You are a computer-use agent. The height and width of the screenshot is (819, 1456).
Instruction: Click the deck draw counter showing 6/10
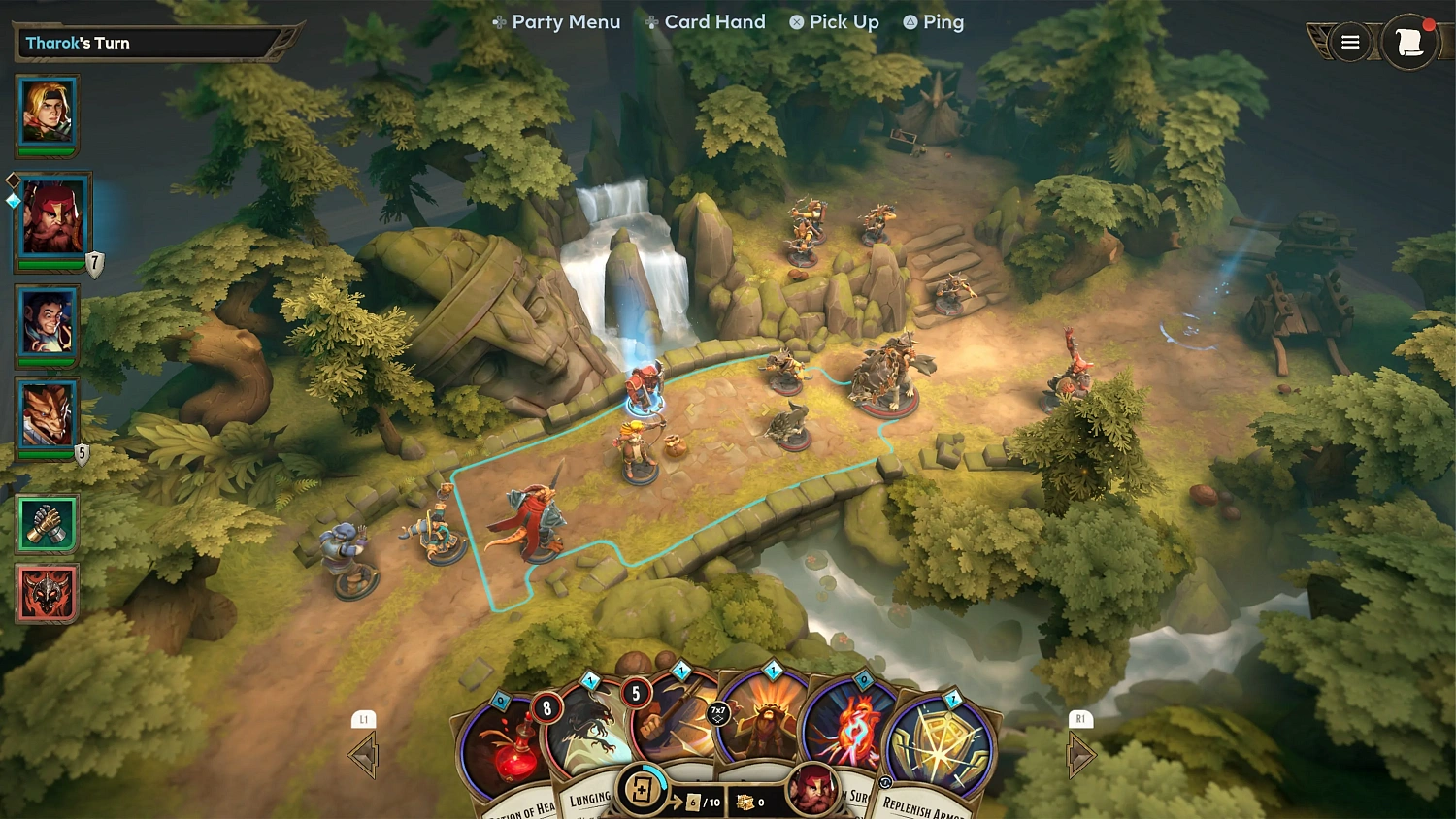click(x=702, y=803)
